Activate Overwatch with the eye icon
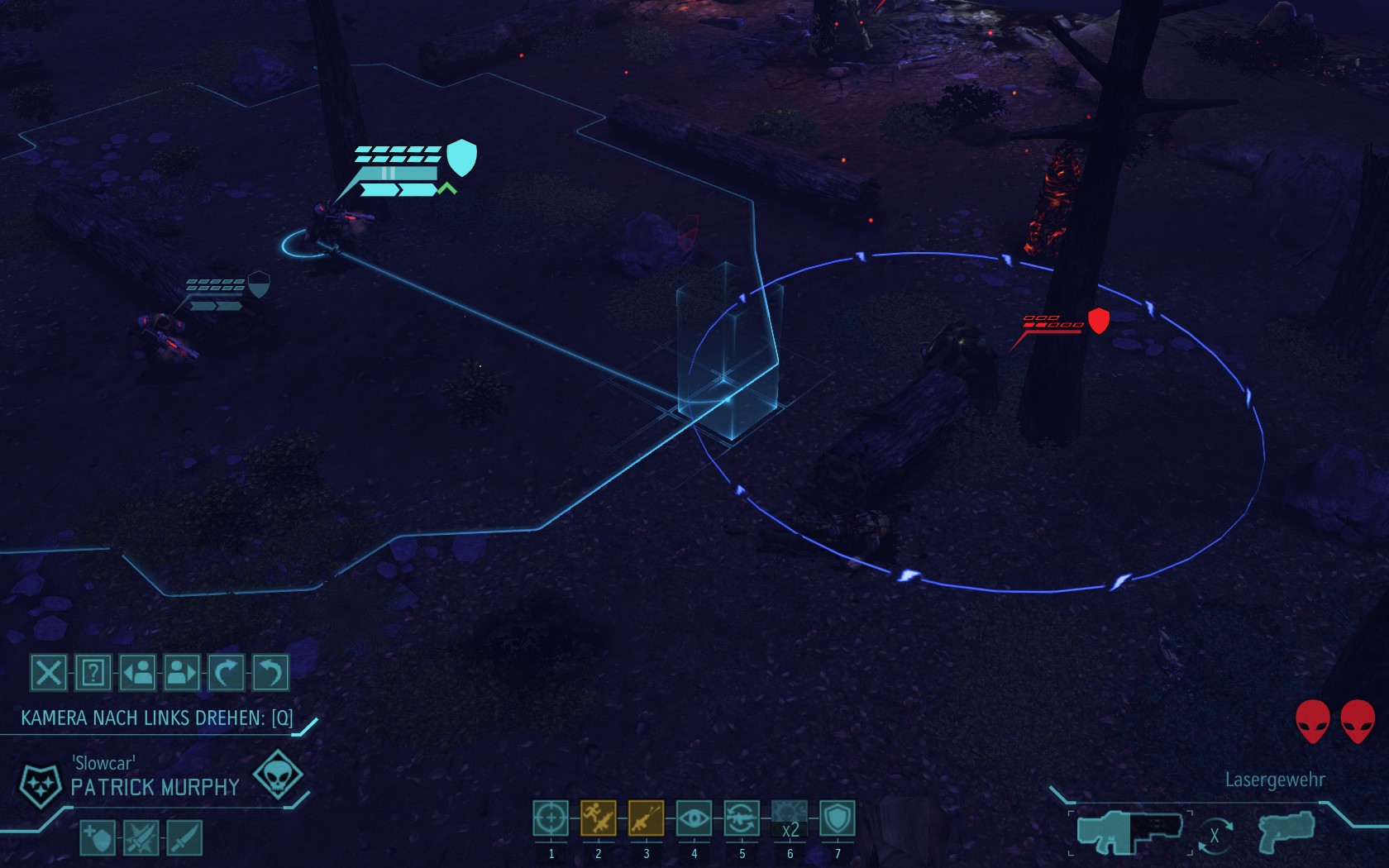The height and width of the screenshot is (868, 1389). click(x=694, y=818)
